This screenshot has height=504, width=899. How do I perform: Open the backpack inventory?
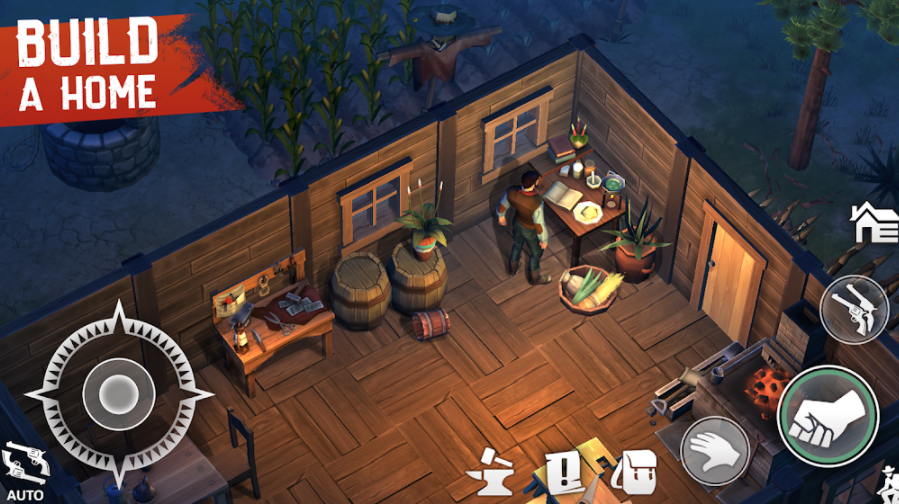coord(632,468)
